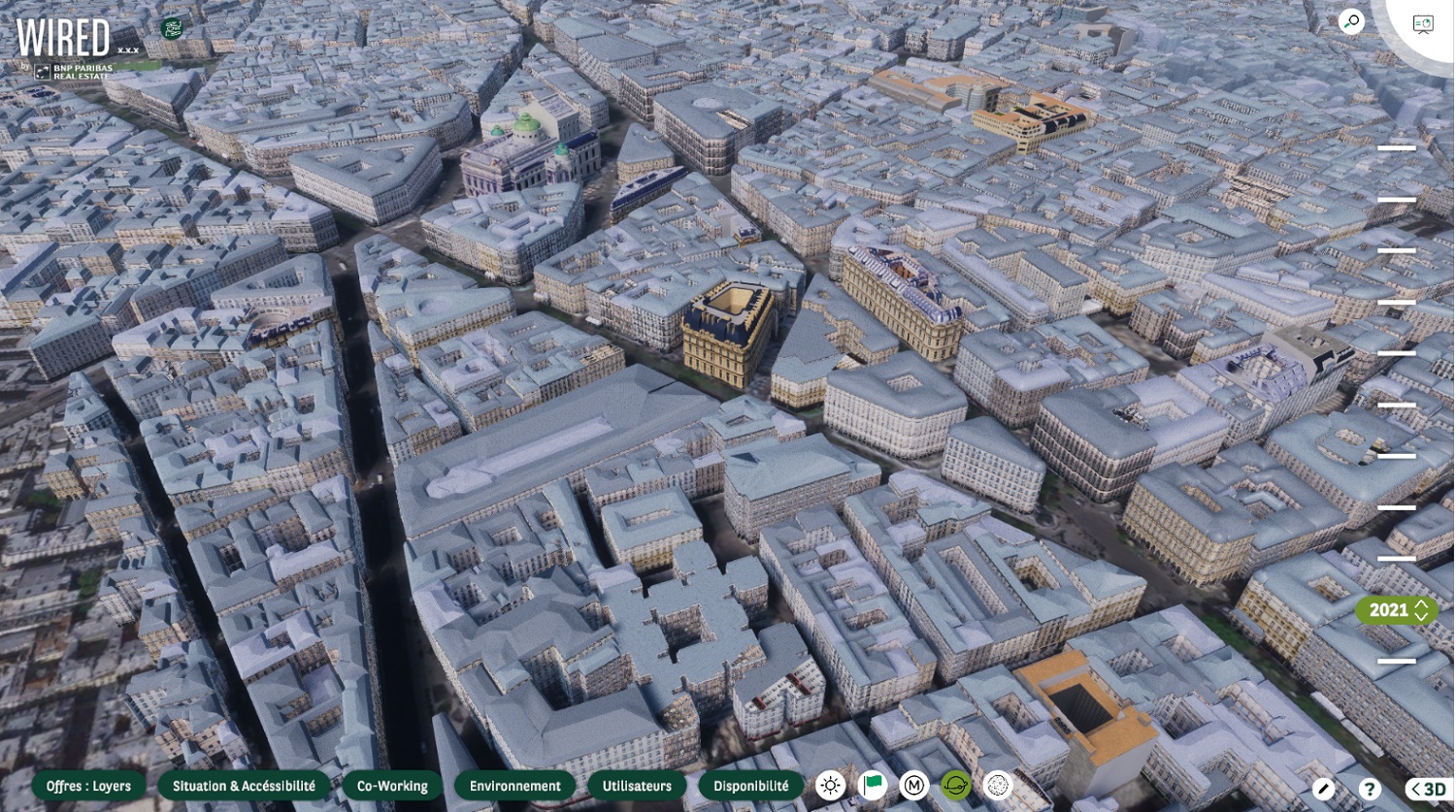The width and height of the screenshot is (1456, 812).
Task: Open the pencil edit tool
Action: pos(1323,789)
